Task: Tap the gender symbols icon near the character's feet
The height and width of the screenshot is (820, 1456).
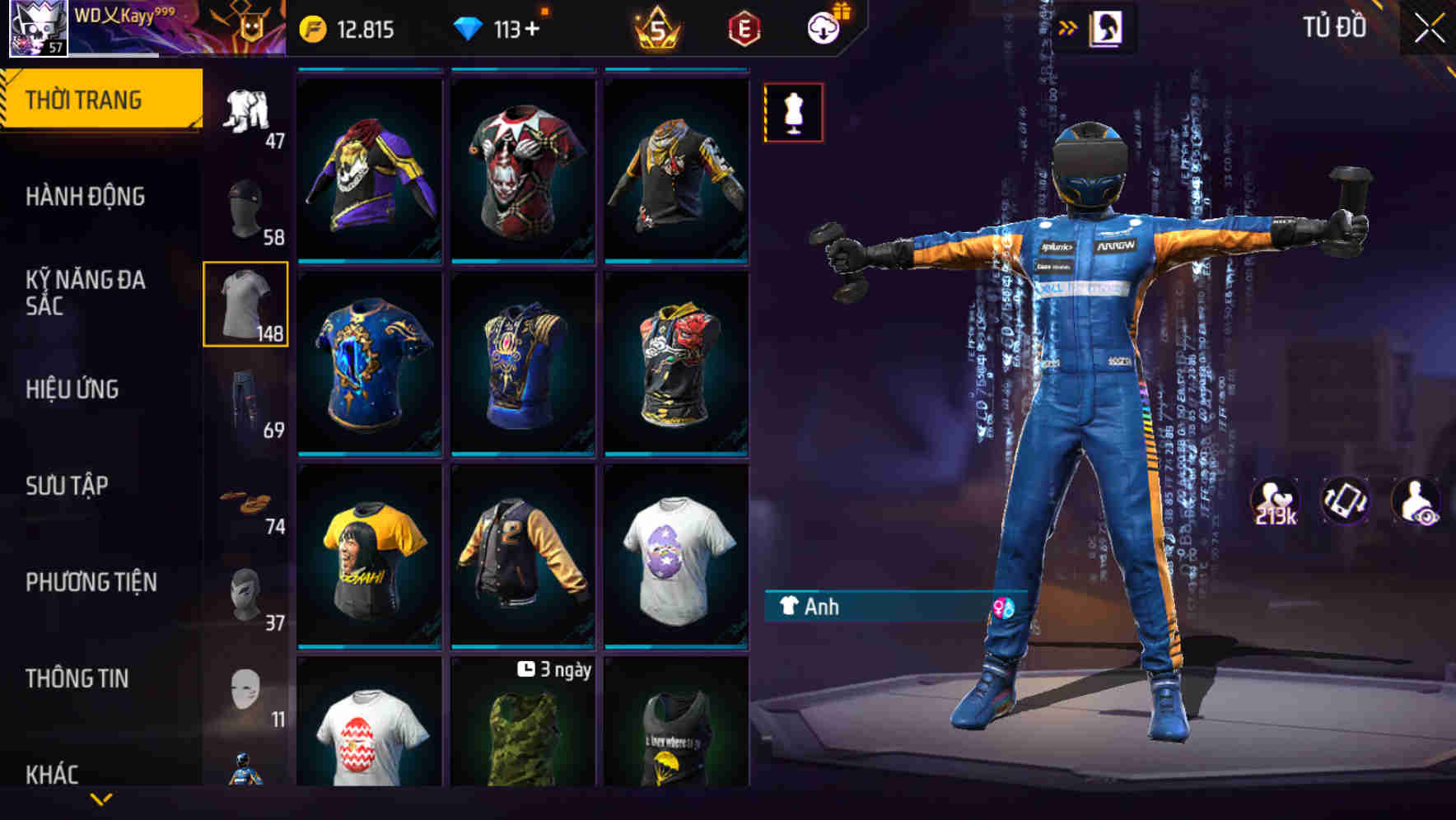Action: click(1000, 606)
